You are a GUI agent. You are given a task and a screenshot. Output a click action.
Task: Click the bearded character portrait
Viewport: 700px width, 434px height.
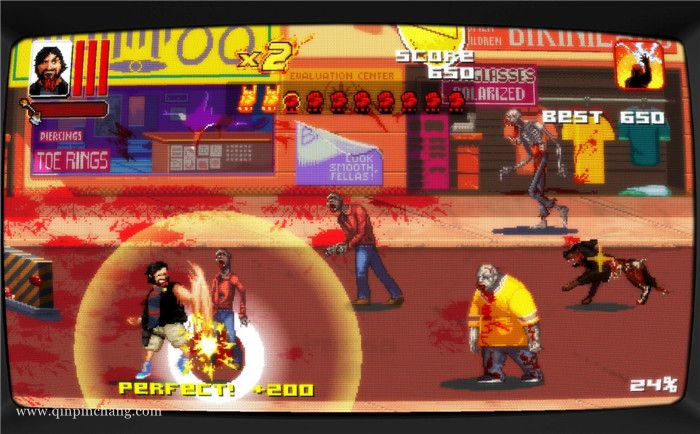[x=49, y=67]
